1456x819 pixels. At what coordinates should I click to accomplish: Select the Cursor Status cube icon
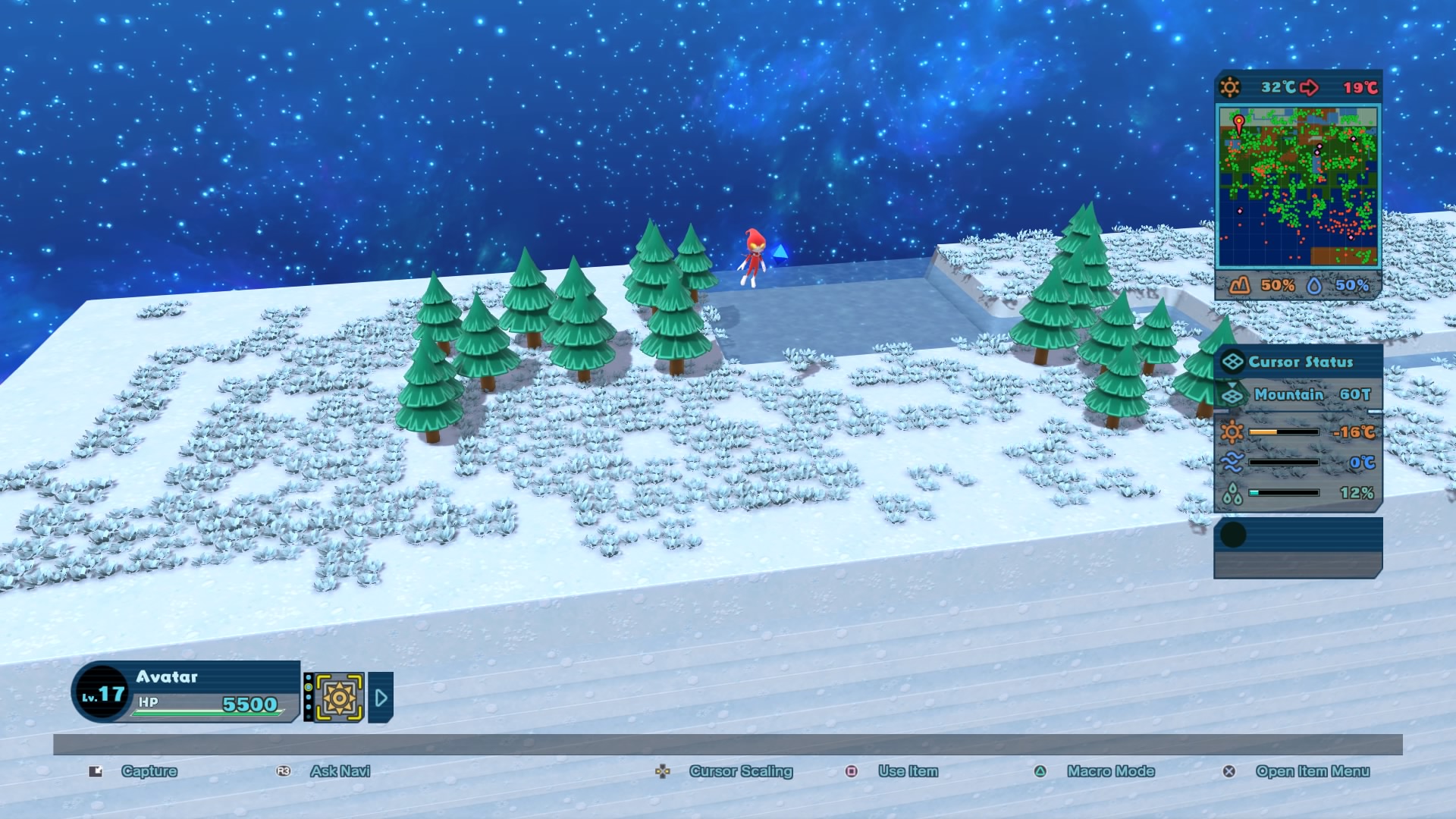click(x=1233, y=361)
